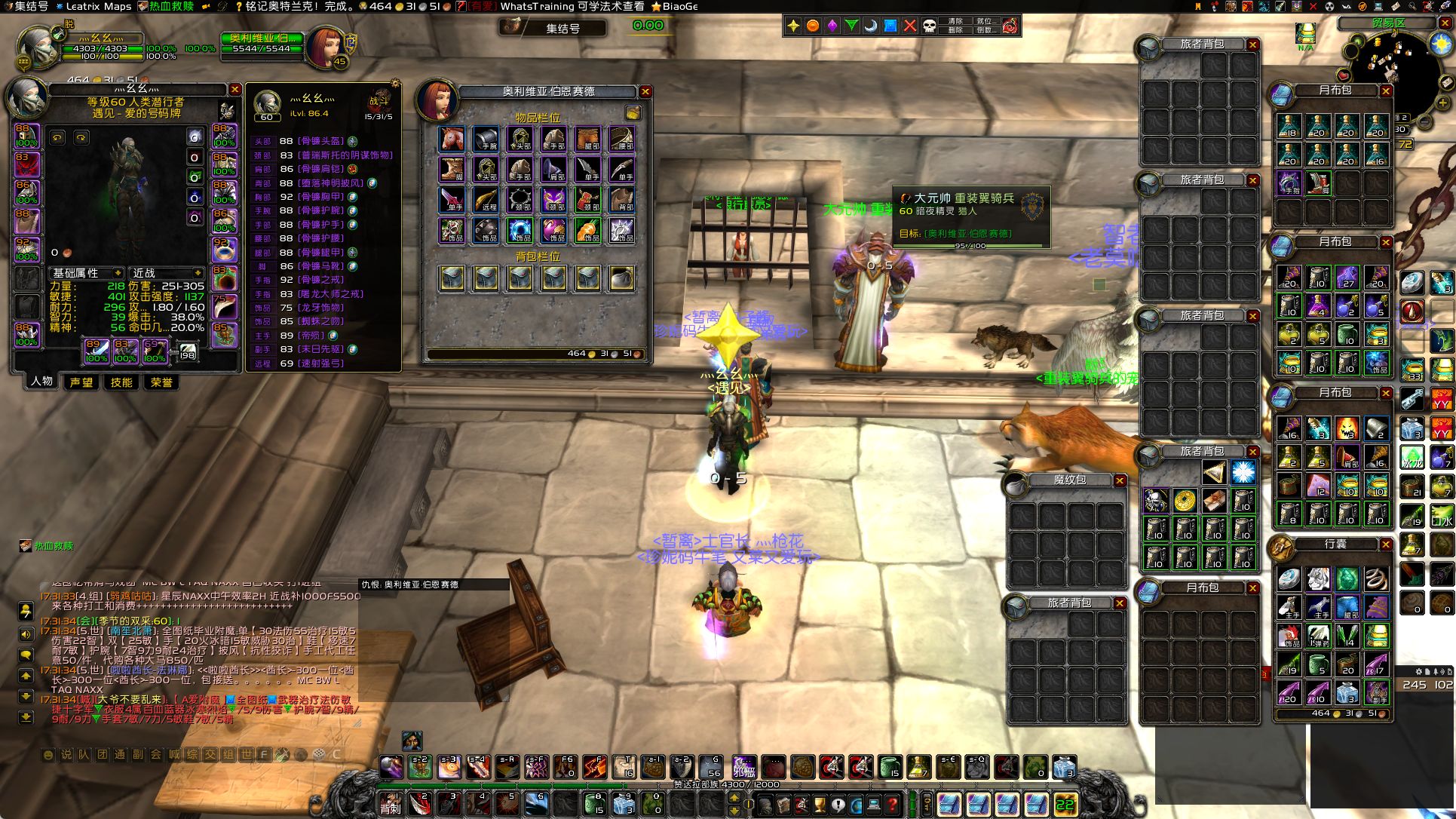The image size is (1456, 819).
Task: Close the 奥利维亚·伯恩赛德 bank window
Action: (x=645, y=91)
